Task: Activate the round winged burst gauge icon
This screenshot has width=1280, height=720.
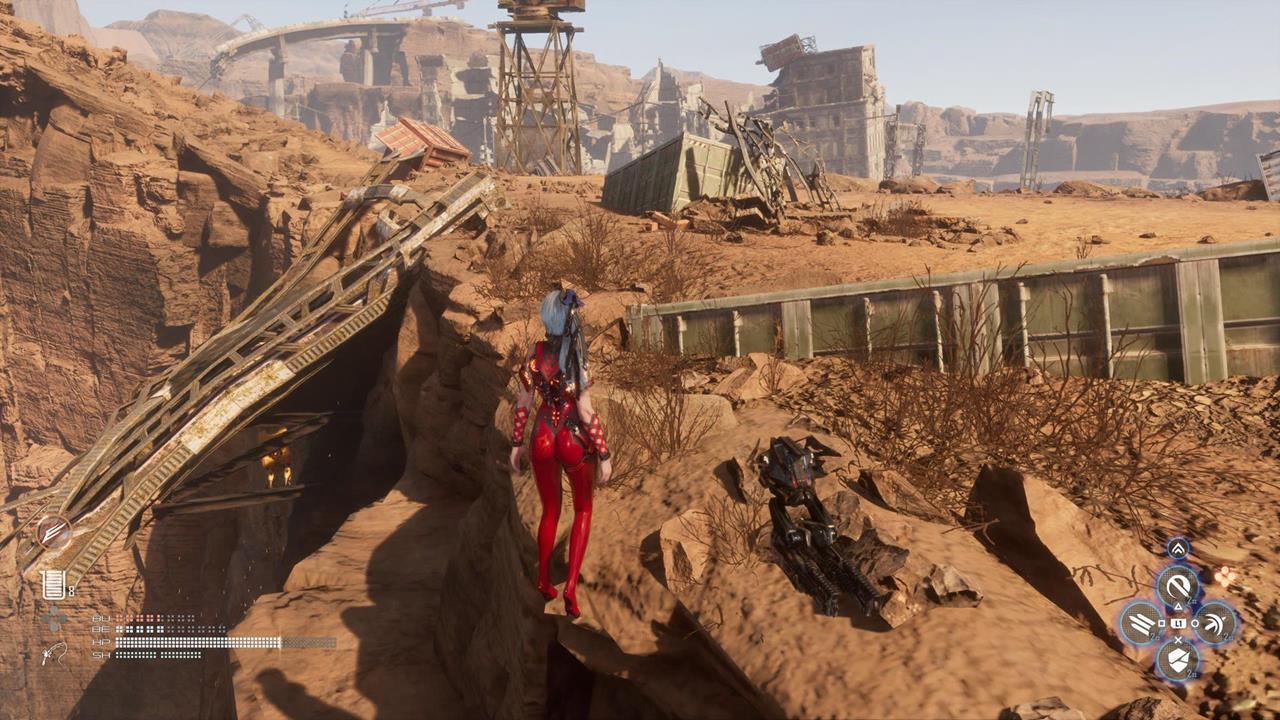Action: [x=53, y=532]
